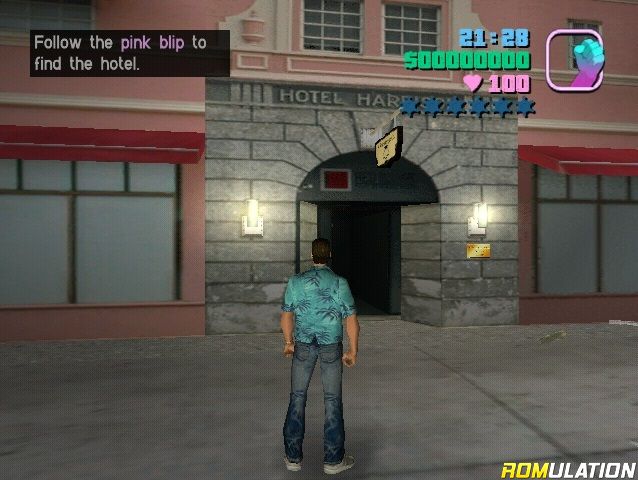
Task: Click the mission objective hint box
Action: [x=129, y=53]
